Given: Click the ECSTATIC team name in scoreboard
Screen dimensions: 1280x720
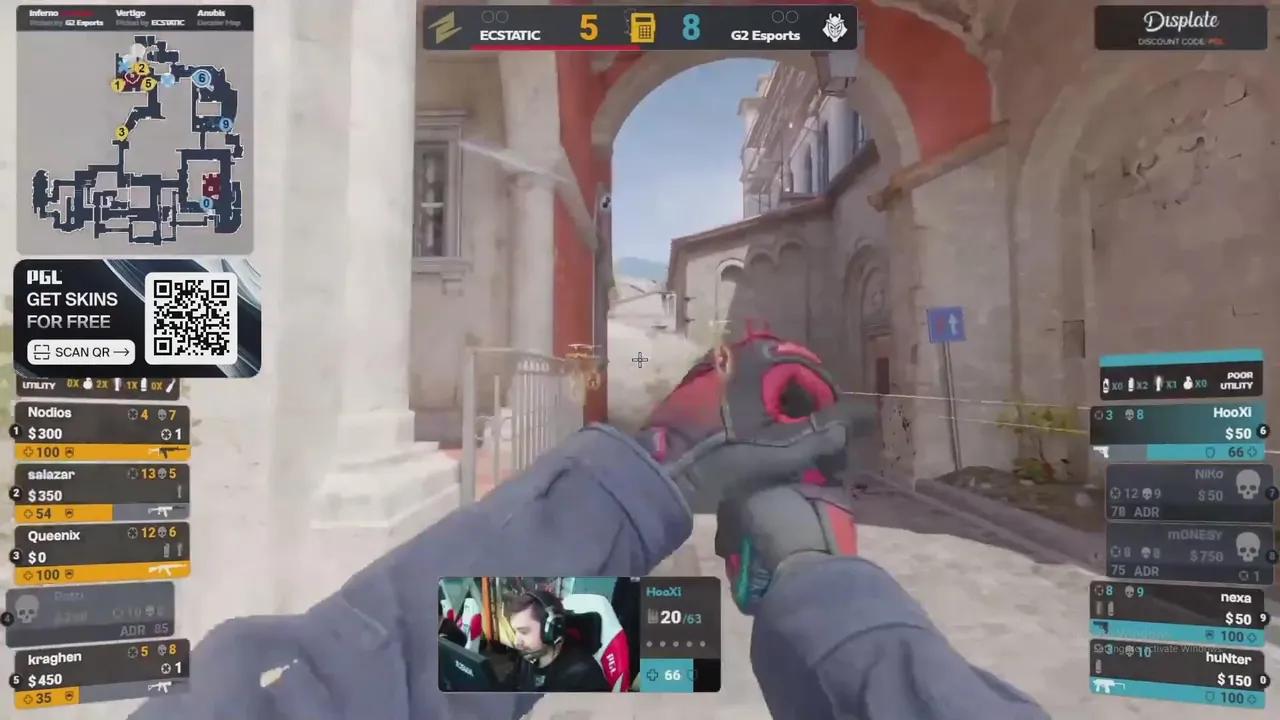Looking at the screenshot, I should tap(510, 35).
